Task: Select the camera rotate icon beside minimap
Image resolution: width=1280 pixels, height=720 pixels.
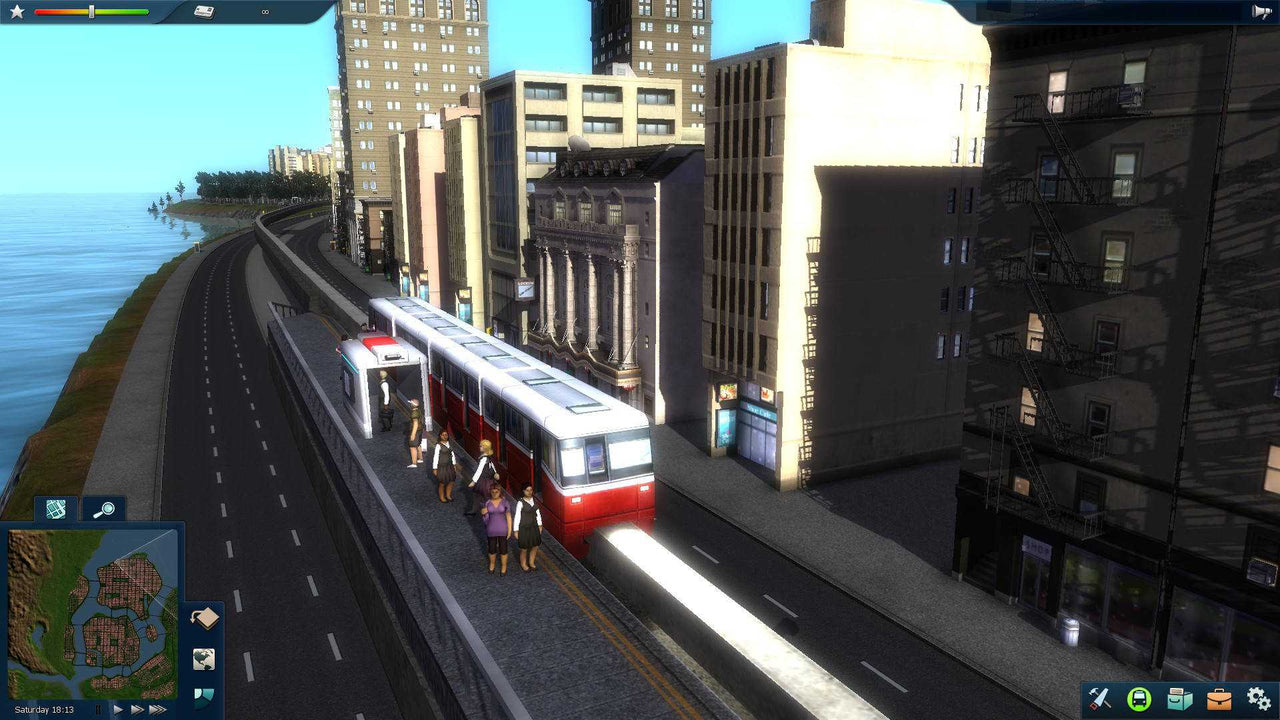Action: [x=204, y=618]
